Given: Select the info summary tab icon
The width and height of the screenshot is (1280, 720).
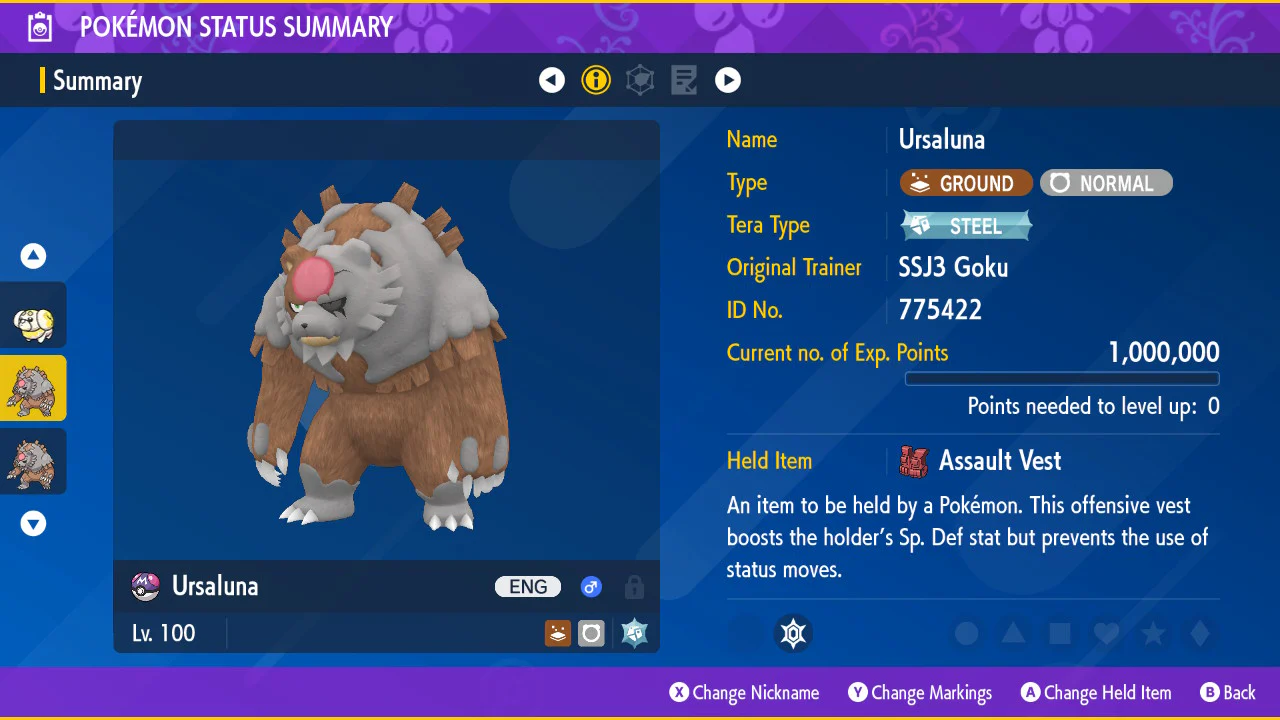Looking at the screenshot, I should tap(596, 80).
